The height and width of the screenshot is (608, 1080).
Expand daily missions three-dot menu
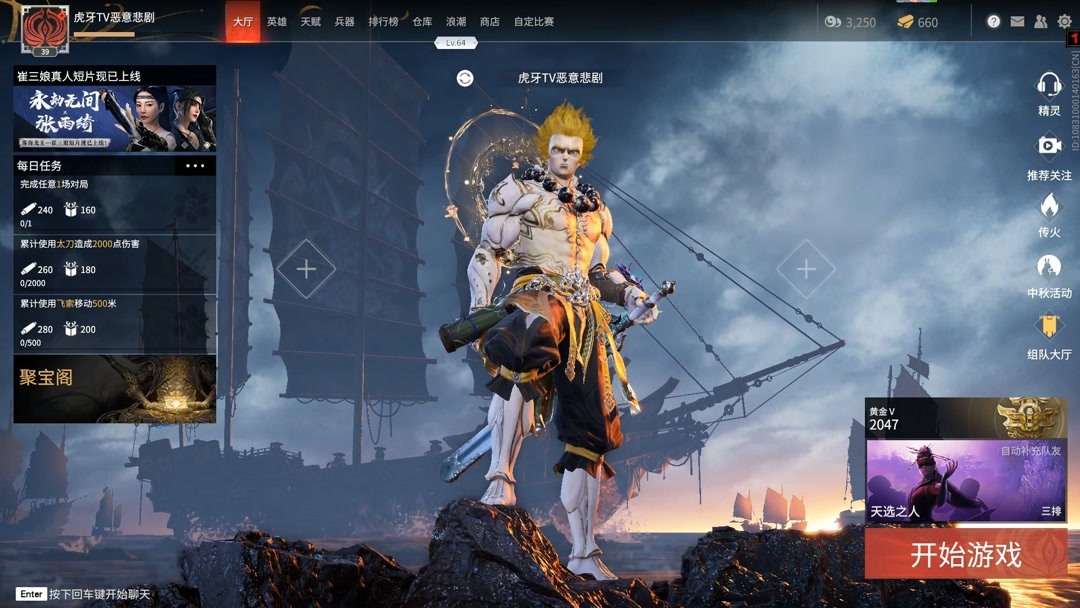coord(195,166)
